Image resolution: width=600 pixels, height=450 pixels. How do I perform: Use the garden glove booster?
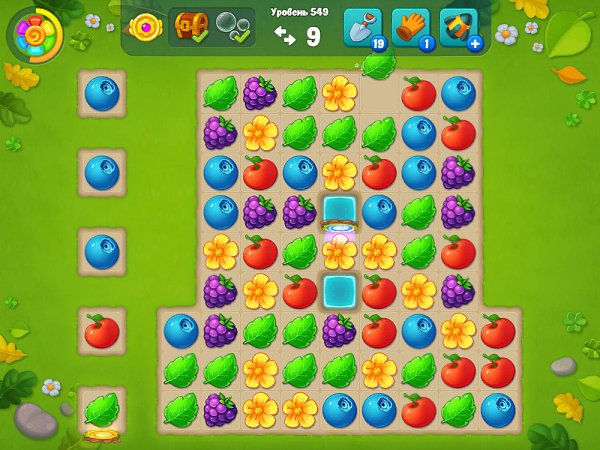[410, 28]
